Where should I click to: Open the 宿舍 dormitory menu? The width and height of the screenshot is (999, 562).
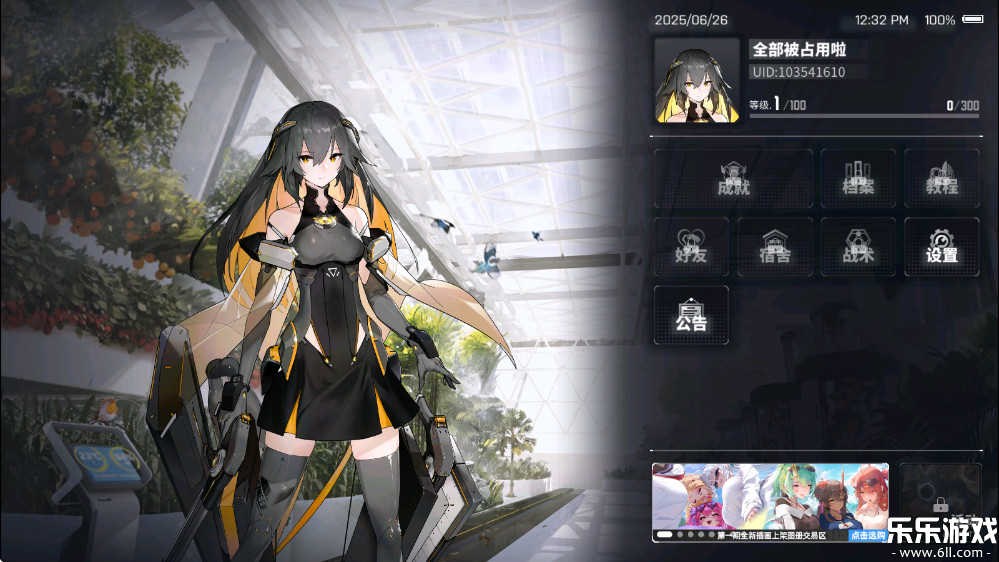click(x=775, y=246)
